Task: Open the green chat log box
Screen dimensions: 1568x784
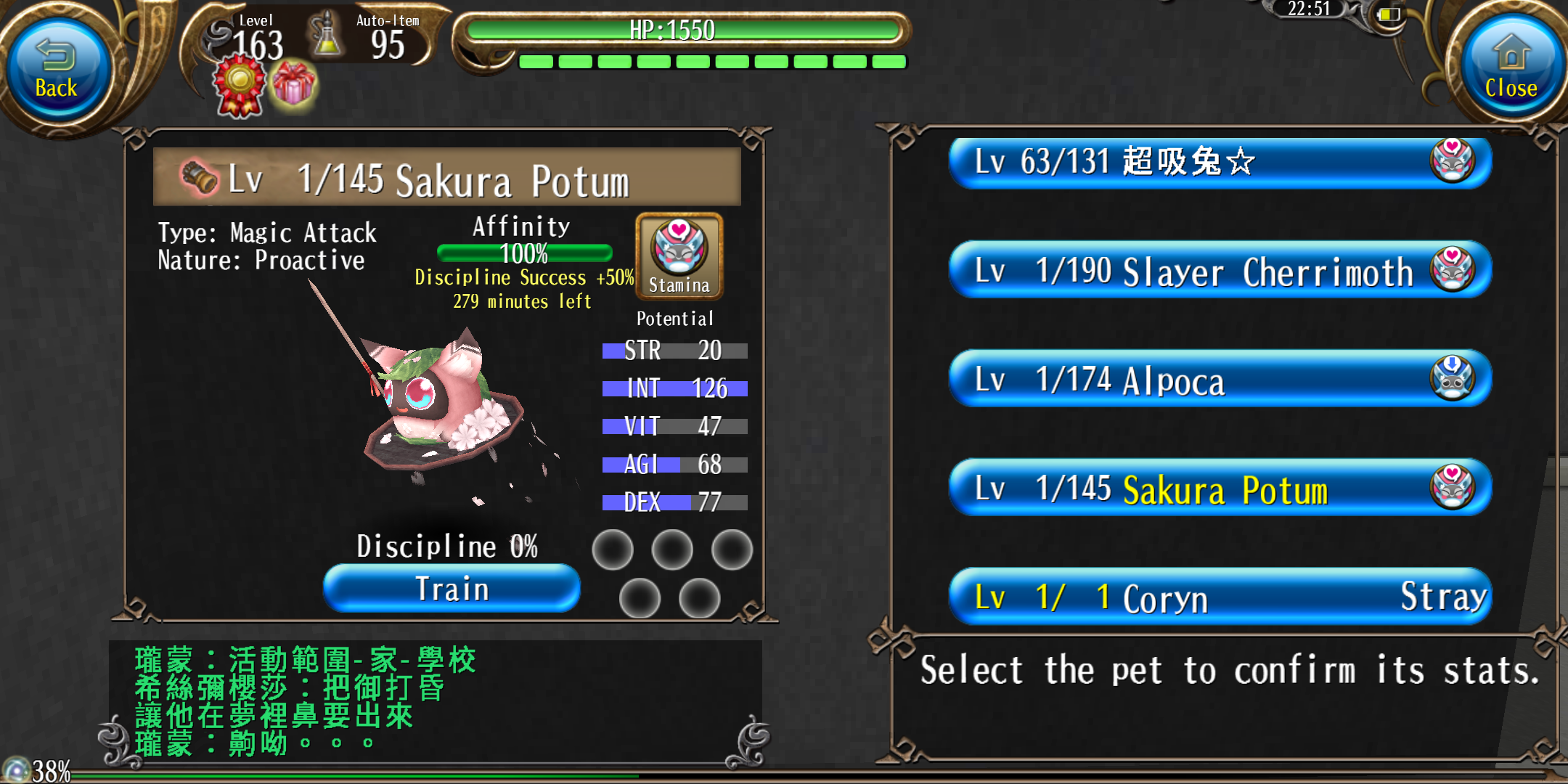Action: 436,701
